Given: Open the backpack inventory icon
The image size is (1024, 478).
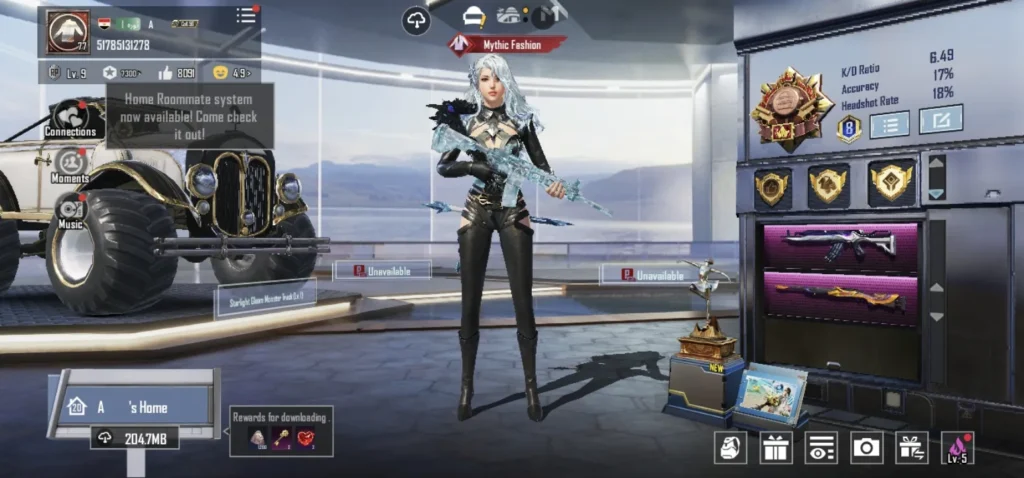Looking at the screenshot, I should click(731, 447).
